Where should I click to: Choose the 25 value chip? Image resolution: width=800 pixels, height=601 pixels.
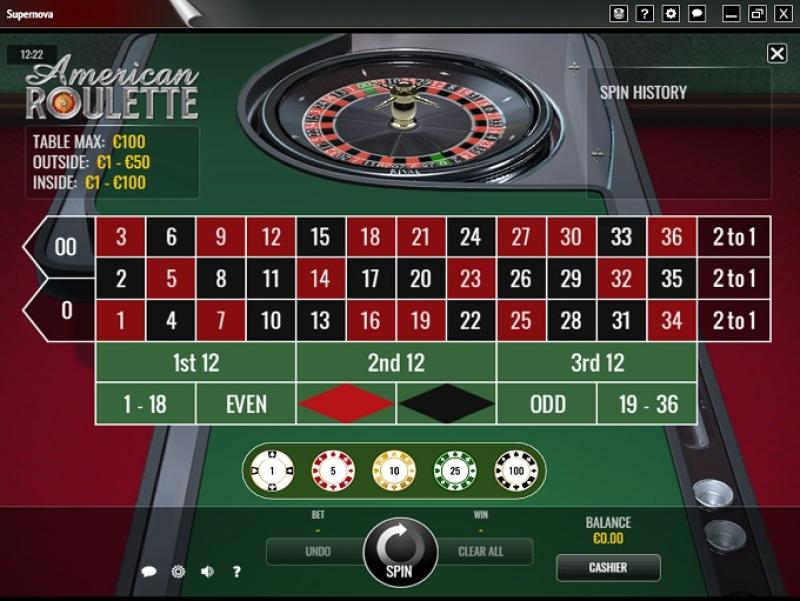[453, 469]
